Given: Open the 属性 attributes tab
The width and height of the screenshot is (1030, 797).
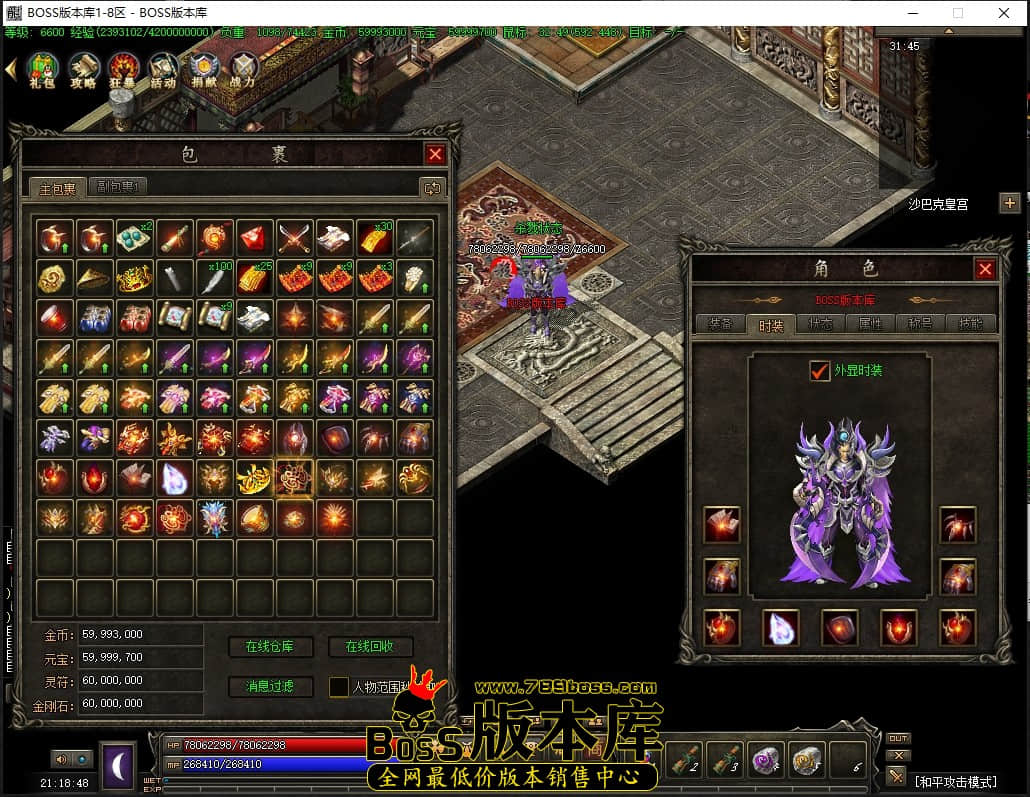Looking at the screenshot, I should pyautogui.click(x=870, y=324).
